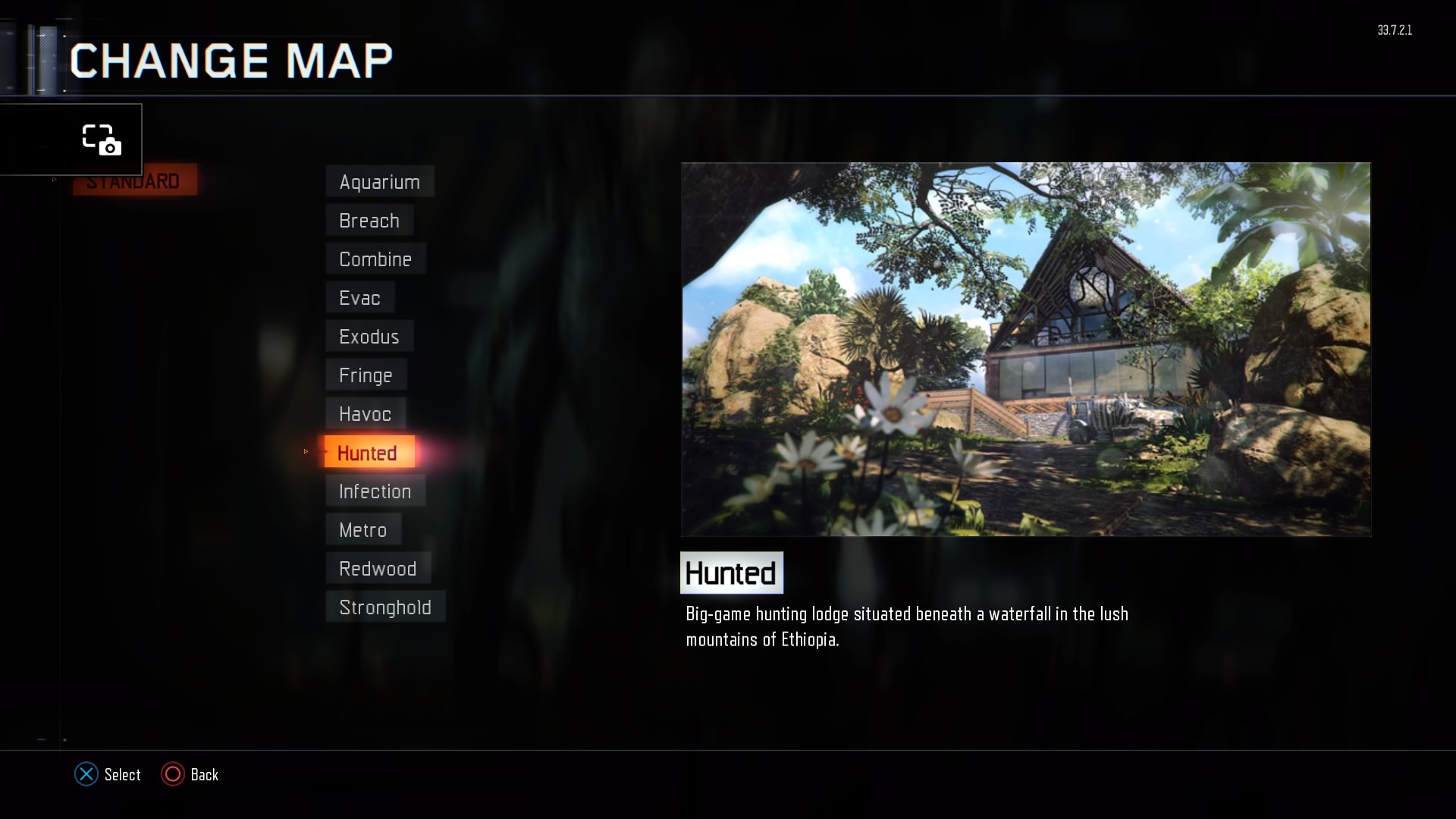
Task: Select Evac from the map list
Action: (359, 298)
